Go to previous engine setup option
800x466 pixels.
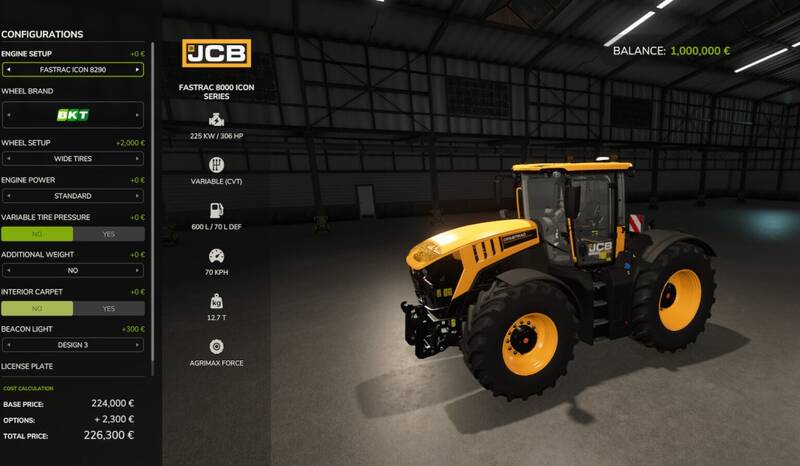[x=8, y=70]
